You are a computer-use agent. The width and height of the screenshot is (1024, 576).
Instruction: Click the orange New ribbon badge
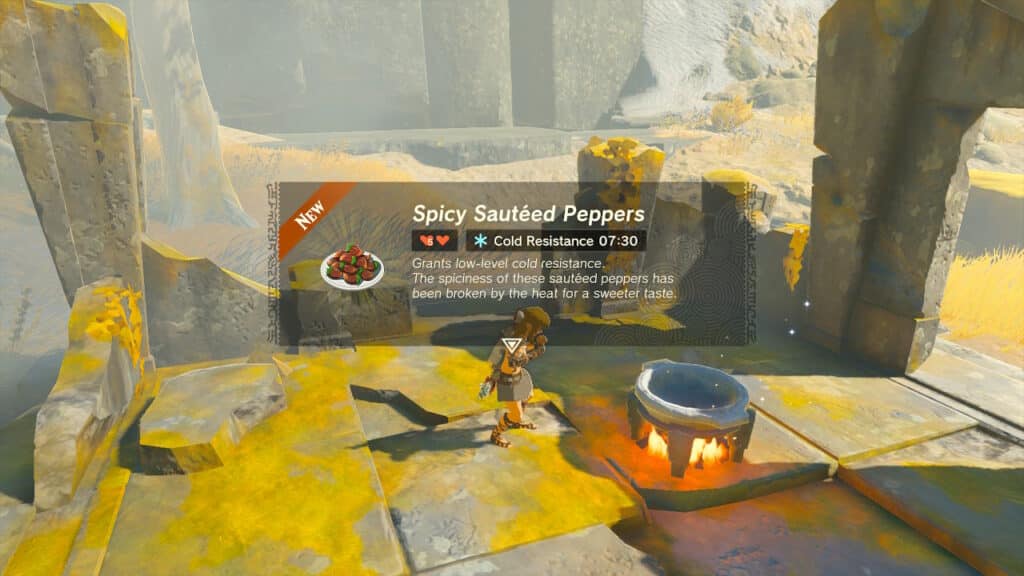(311, 216)
